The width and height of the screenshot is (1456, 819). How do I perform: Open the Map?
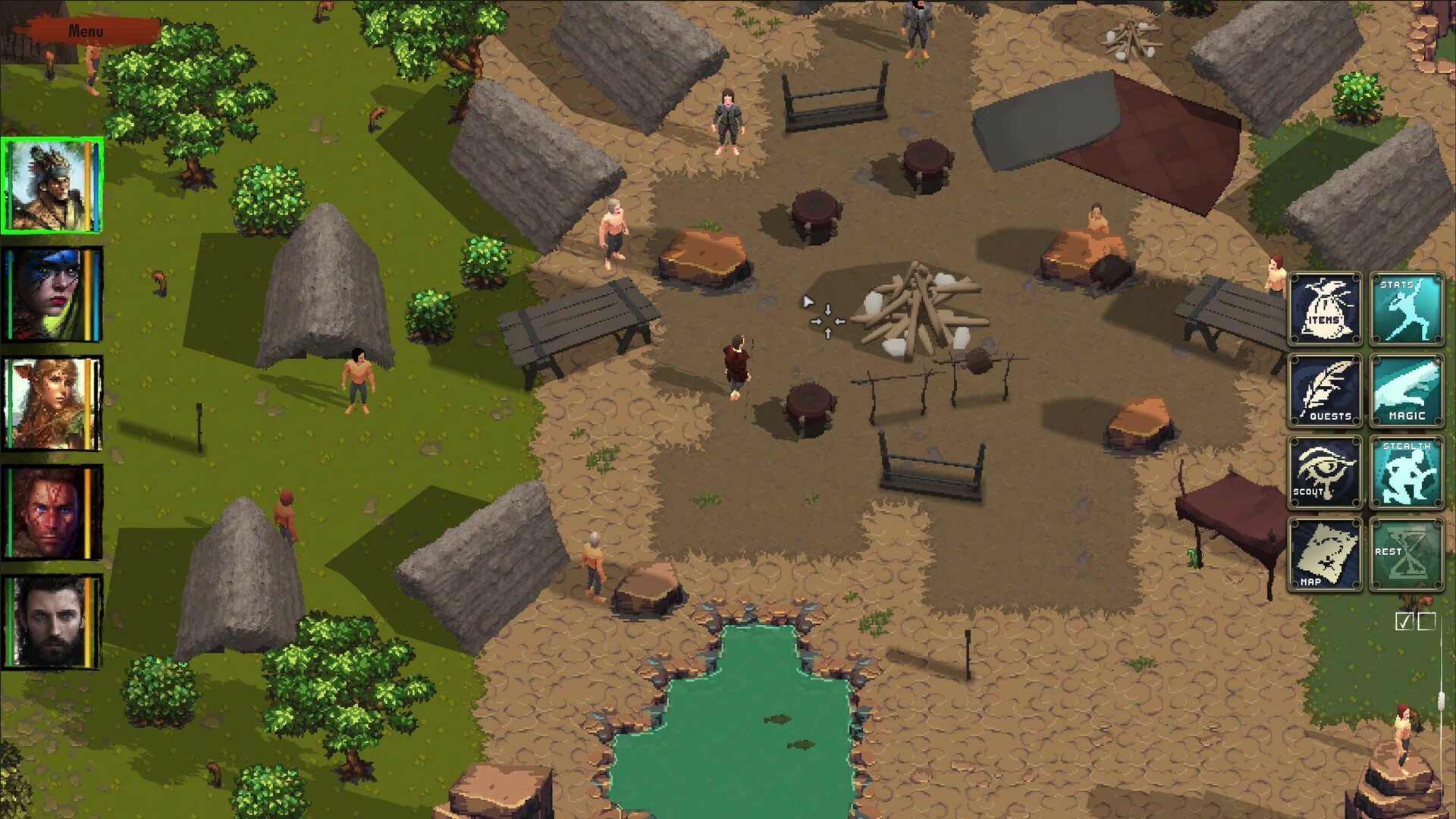click(1326, 555)
